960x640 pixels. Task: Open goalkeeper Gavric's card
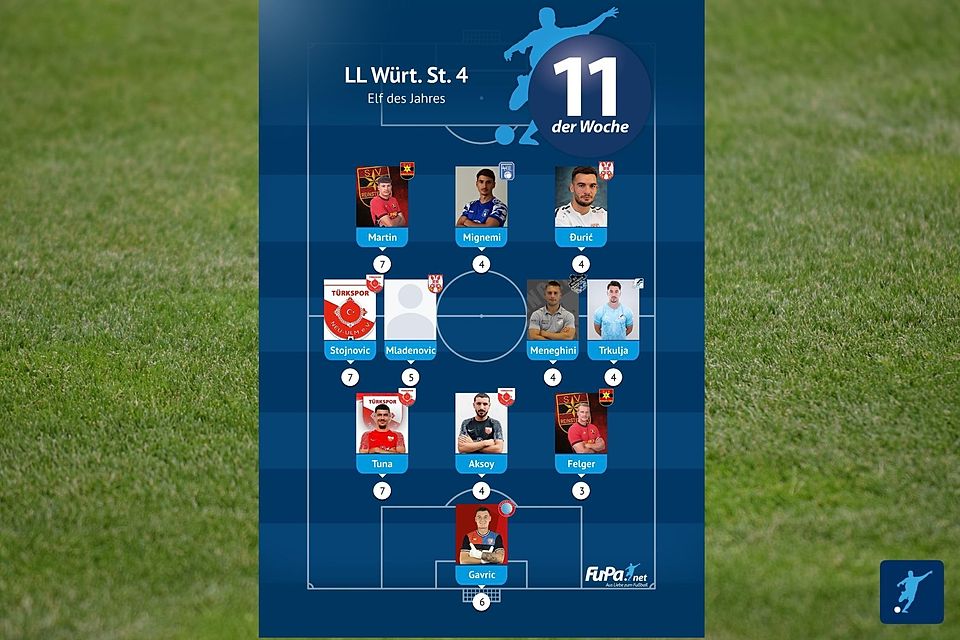pos(481,545)
